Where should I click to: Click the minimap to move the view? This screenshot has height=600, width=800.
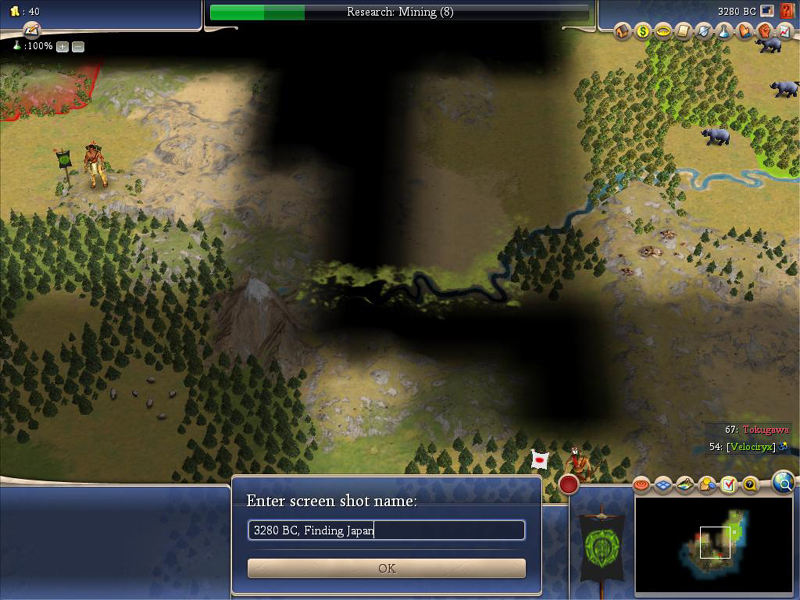tap(718, 543)
